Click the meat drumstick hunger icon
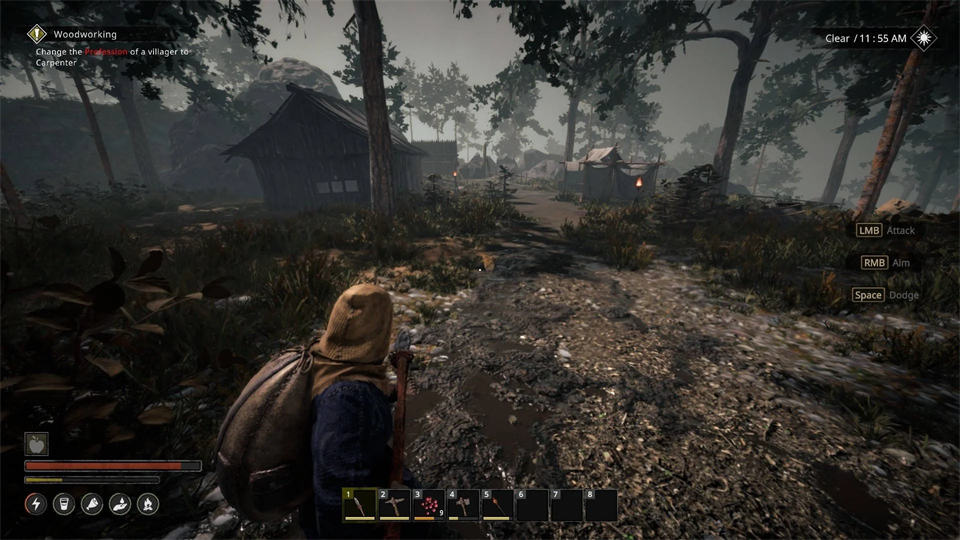Viewport: 960px width, 540px height. (x=92, y=504)
